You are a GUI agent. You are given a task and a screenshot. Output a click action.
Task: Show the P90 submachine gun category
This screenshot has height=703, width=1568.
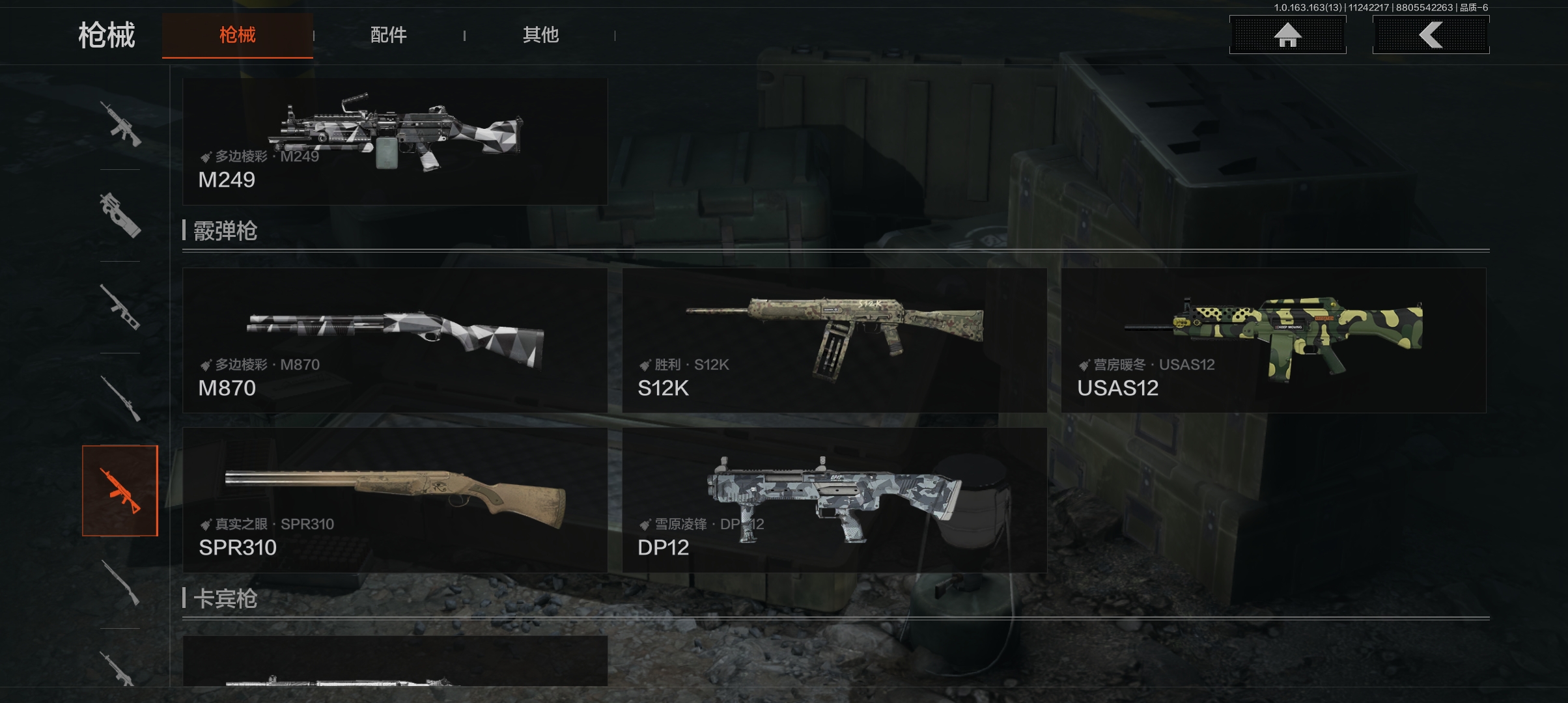120,215
